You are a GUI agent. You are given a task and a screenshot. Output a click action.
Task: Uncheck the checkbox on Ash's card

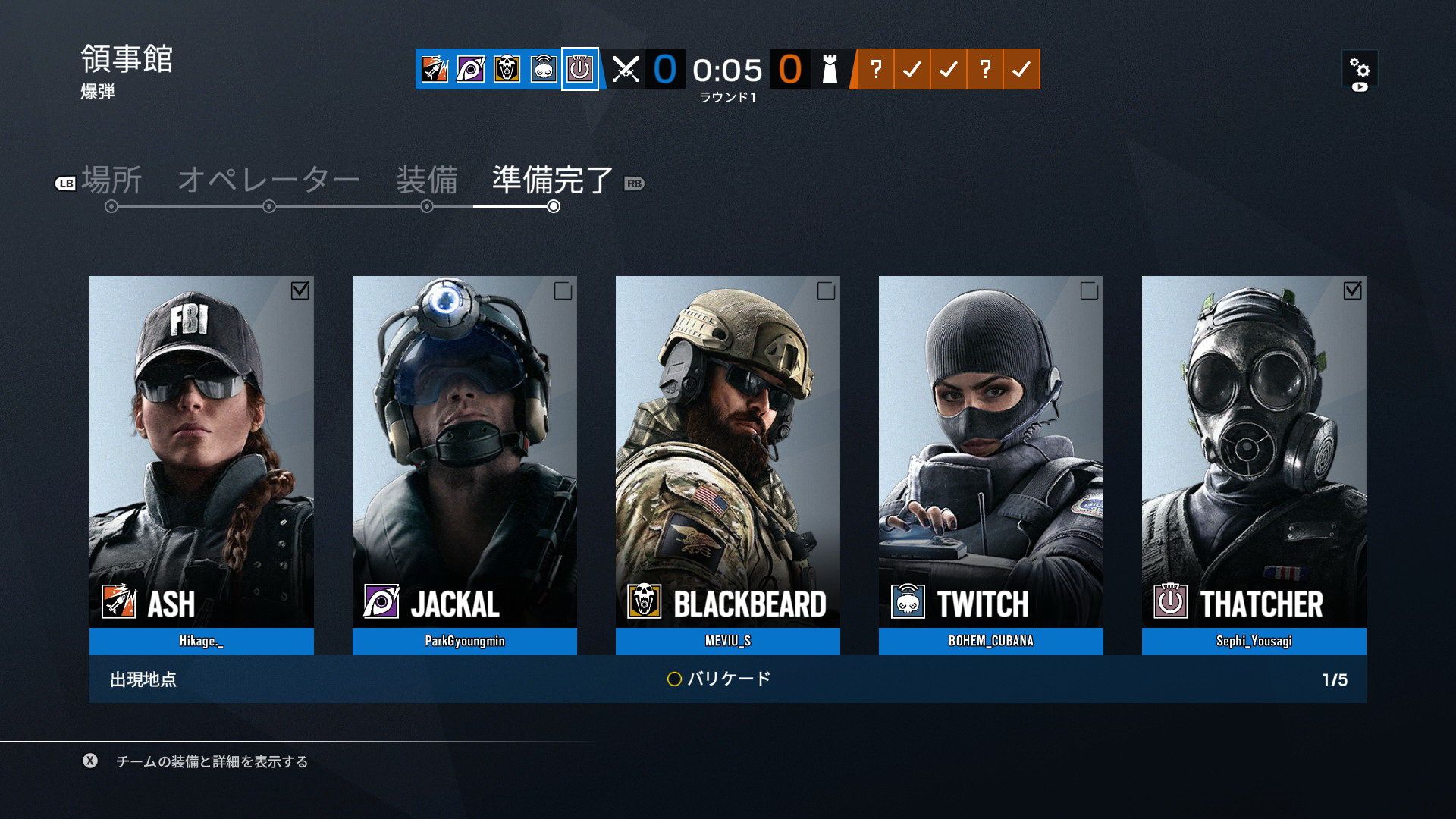pyautogui.click(x=302, y=290)
